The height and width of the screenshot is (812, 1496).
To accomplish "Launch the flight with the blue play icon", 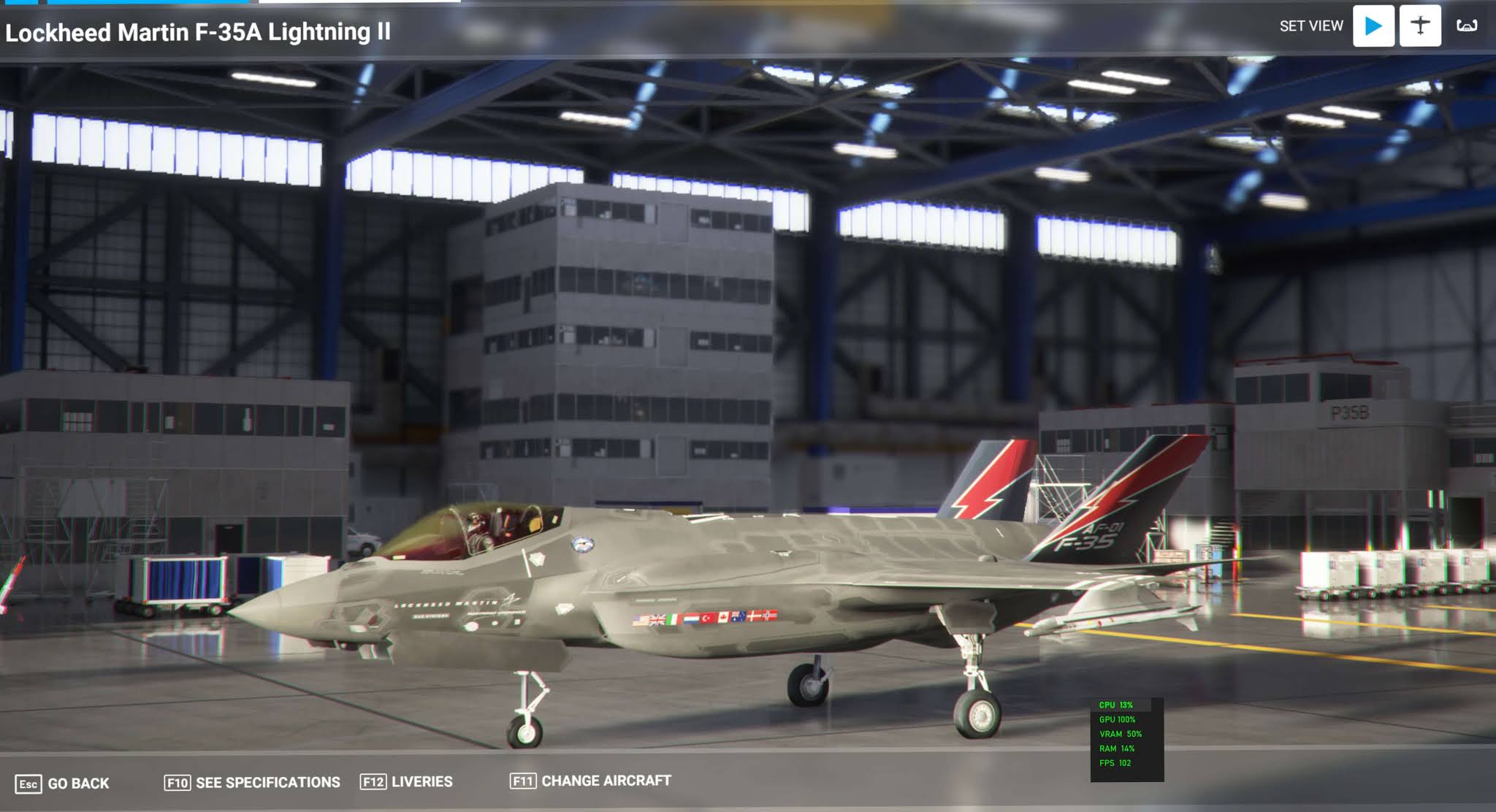I will (1373, 24).
